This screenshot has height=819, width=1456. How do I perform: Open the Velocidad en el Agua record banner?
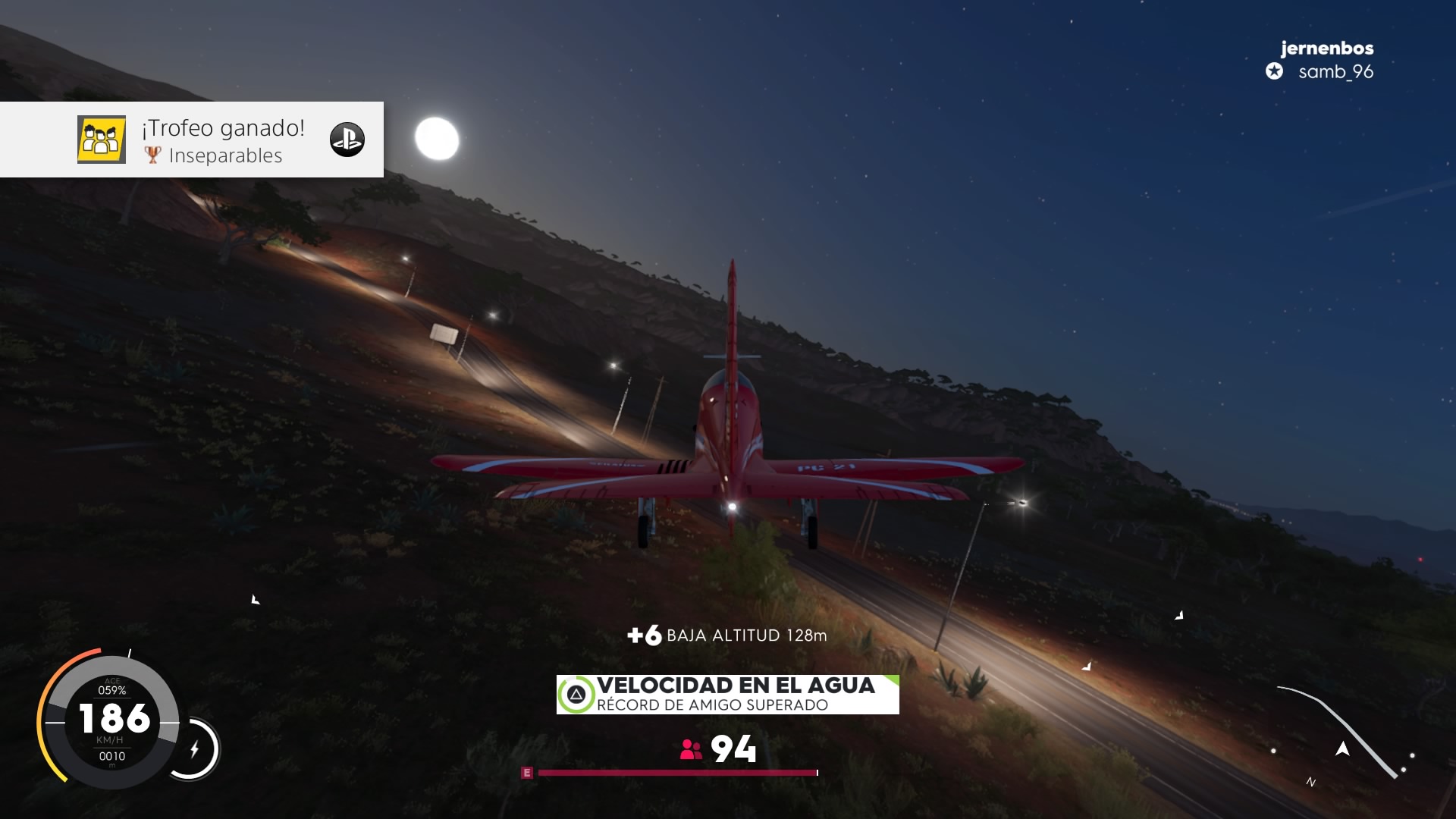(x=727, y=694)
